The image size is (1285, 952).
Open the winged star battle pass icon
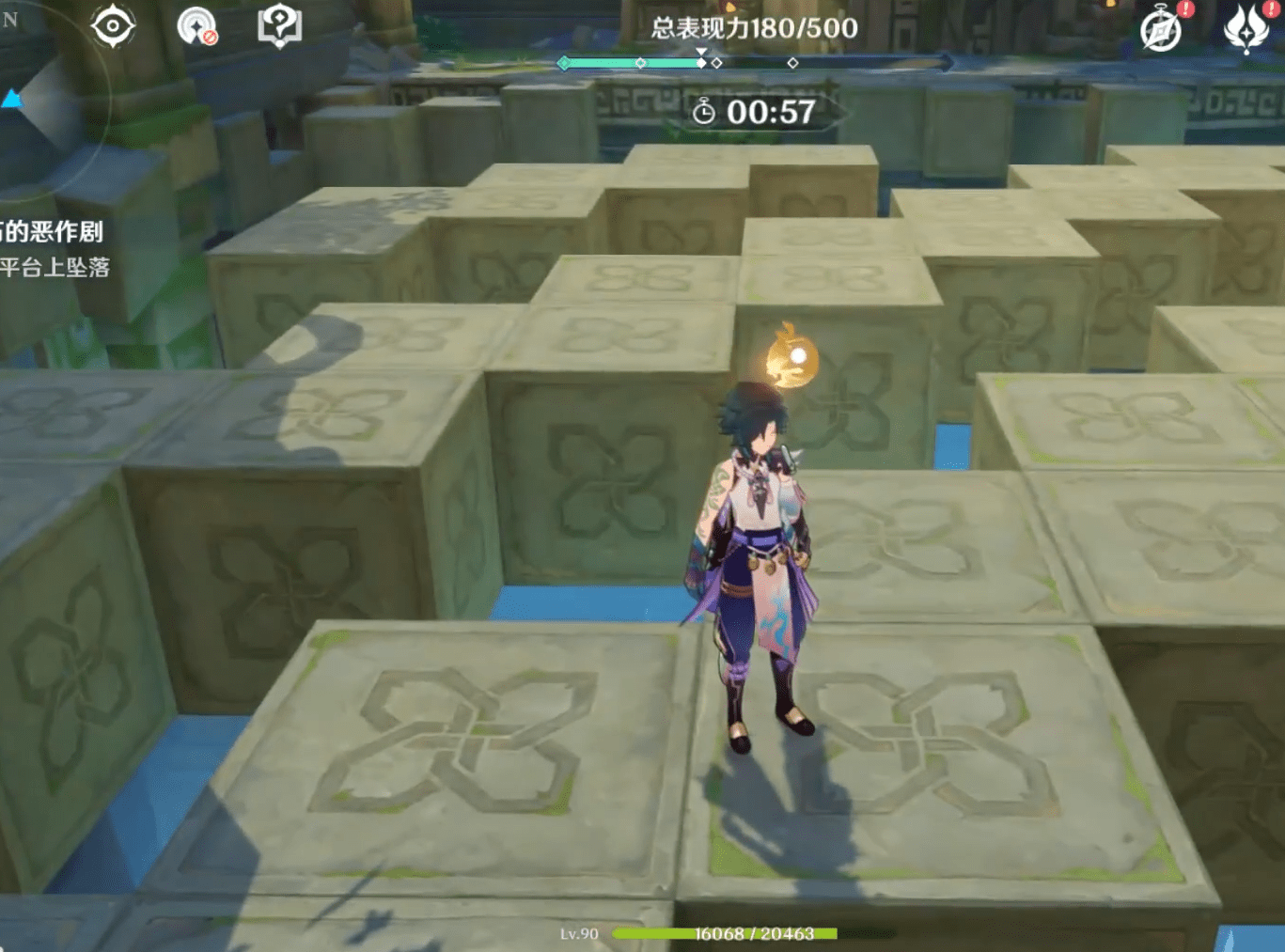tap(1246, 28)
